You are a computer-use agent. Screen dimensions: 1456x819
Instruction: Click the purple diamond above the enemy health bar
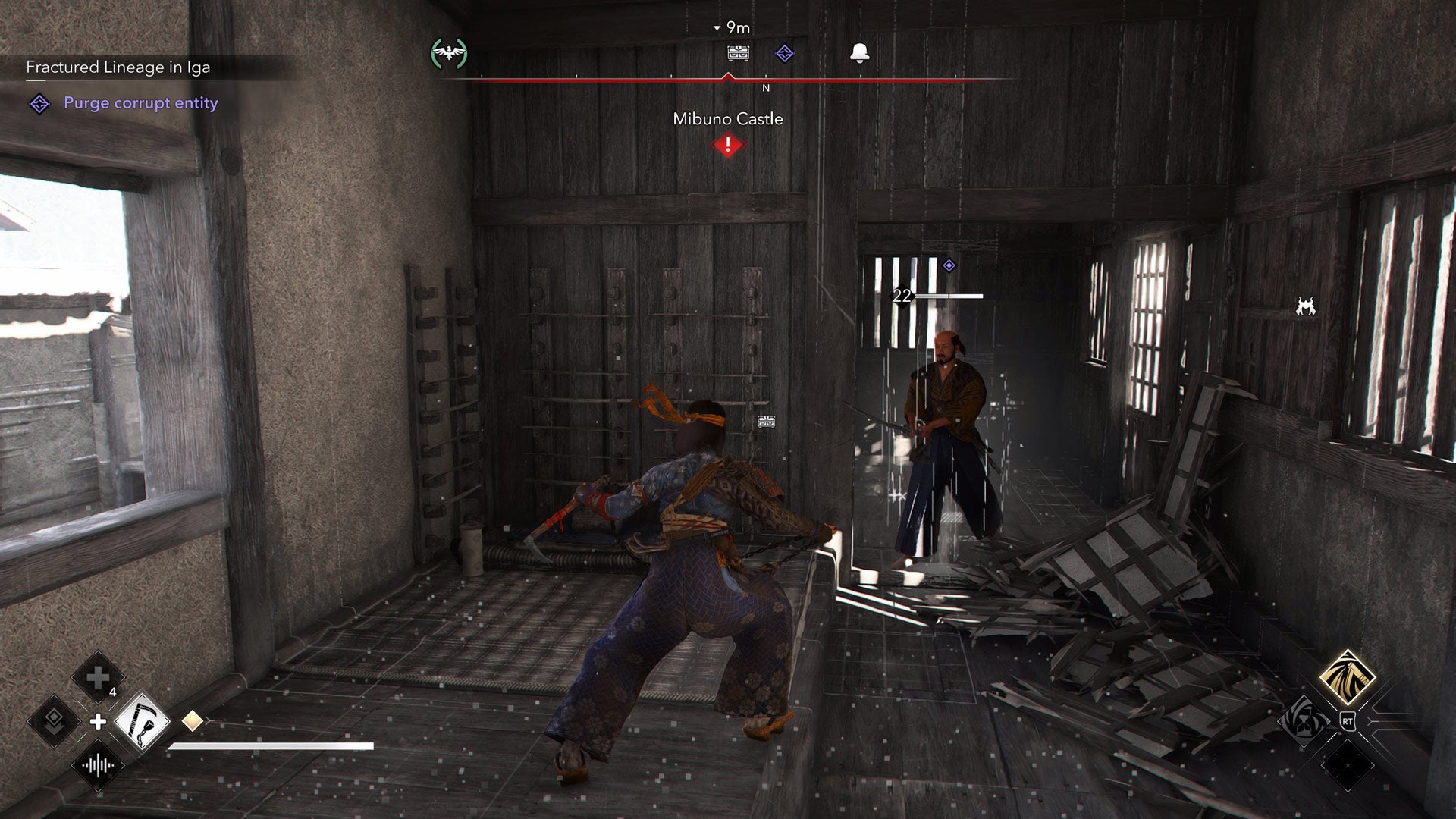tap(947, 267)
